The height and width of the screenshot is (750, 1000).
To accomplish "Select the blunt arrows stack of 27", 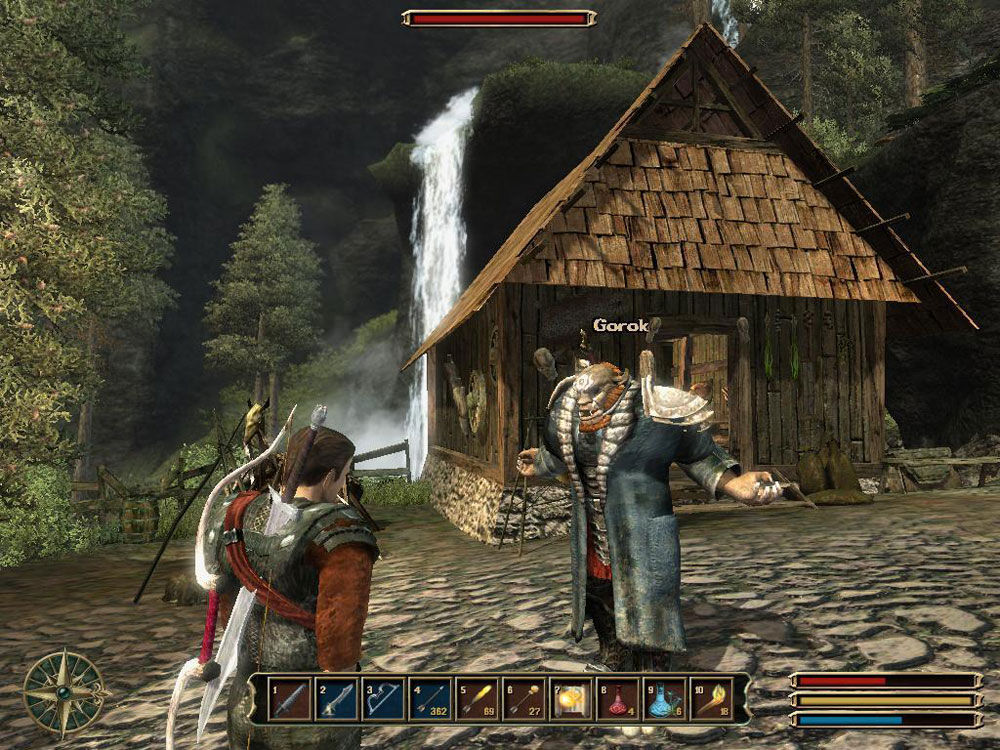I will coord(525,699).
